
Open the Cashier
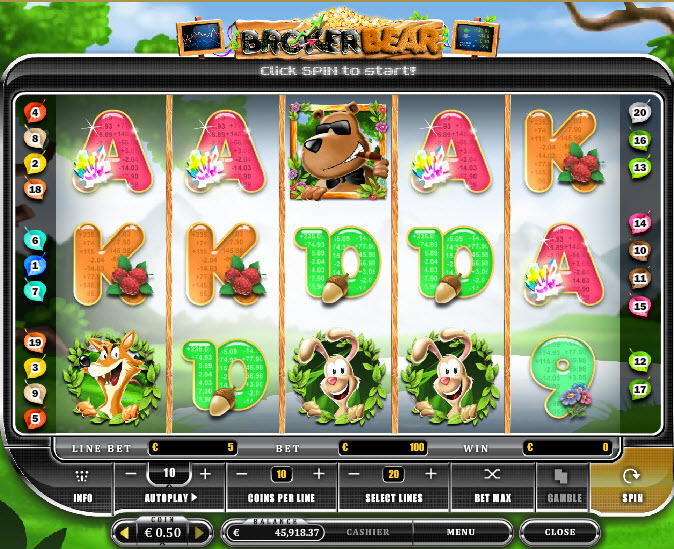point(367,533)
